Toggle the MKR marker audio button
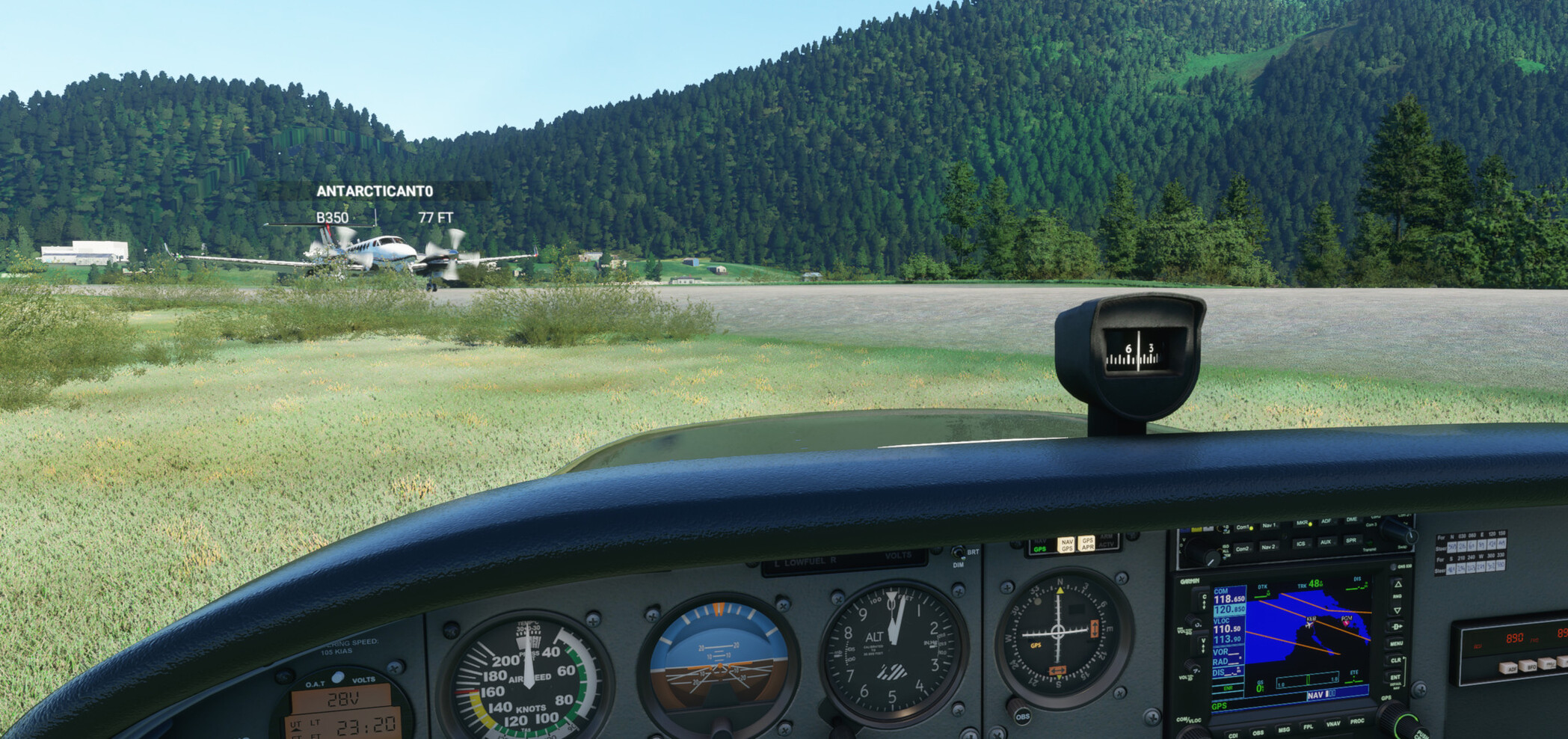The height and width of the screenshot is (739, 1568). click(x=1301, y=524)
